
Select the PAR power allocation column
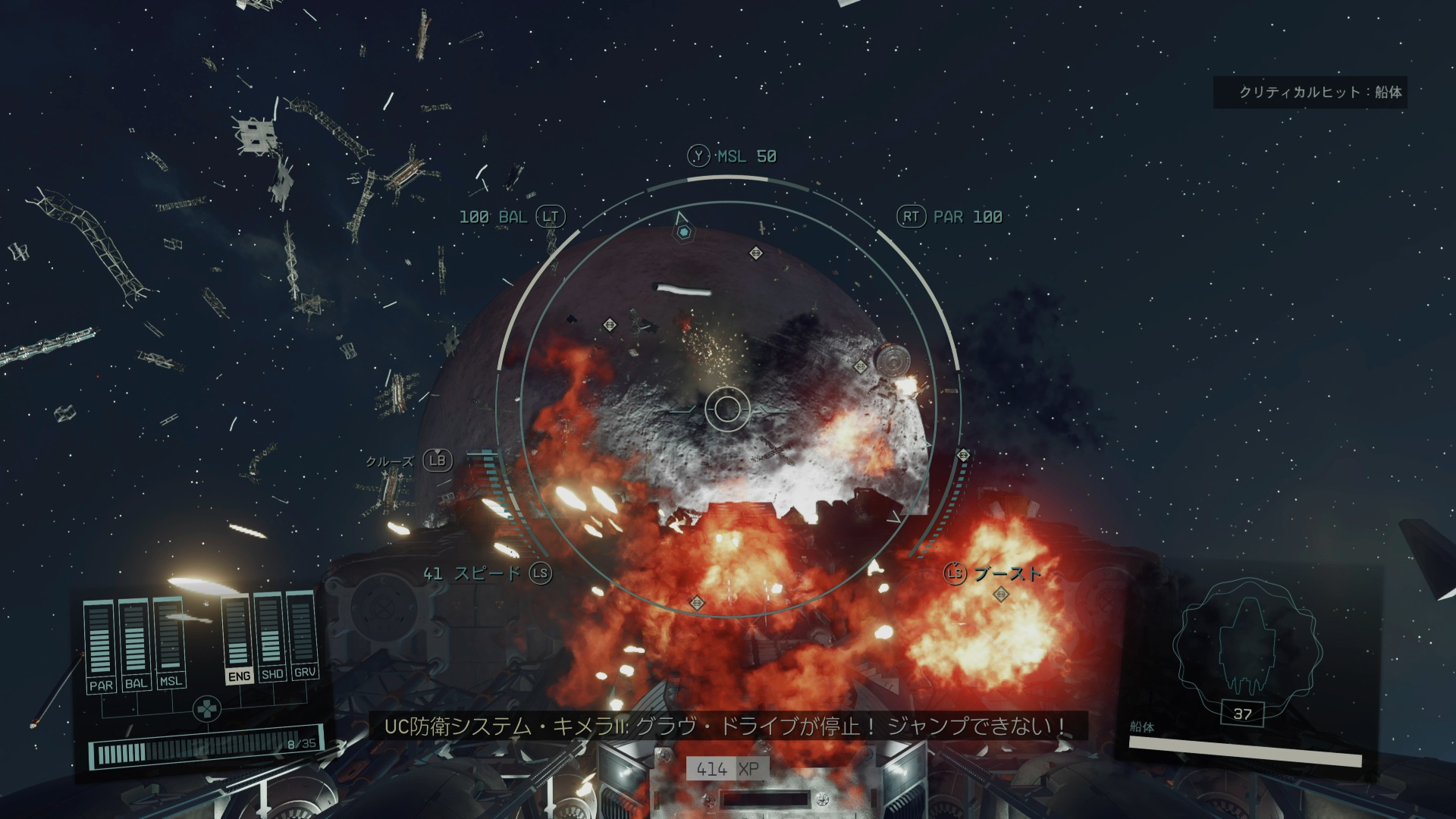point(102,645)
